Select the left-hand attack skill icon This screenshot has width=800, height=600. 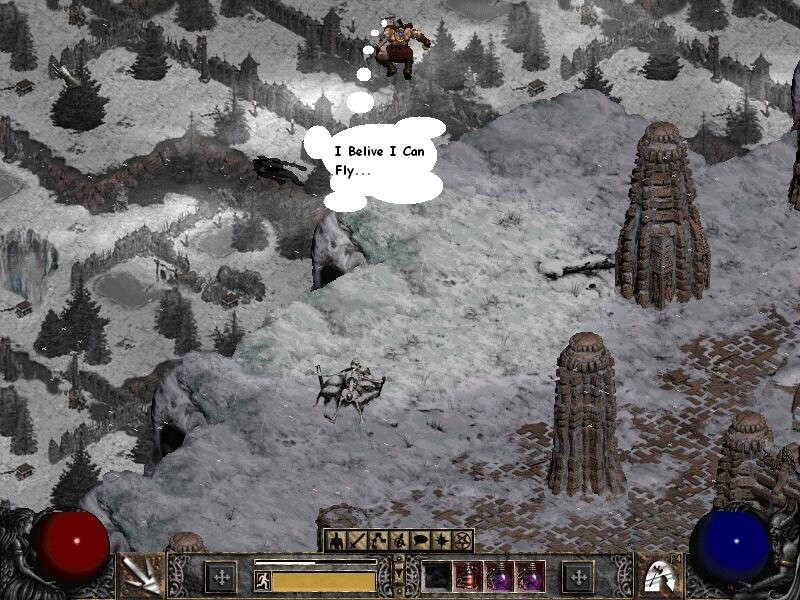(x=140, y=576)
